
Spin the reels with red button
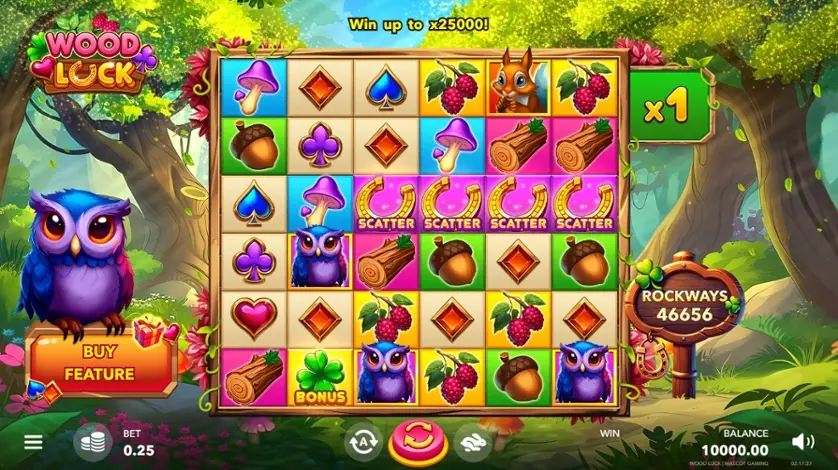click(418, 441)
